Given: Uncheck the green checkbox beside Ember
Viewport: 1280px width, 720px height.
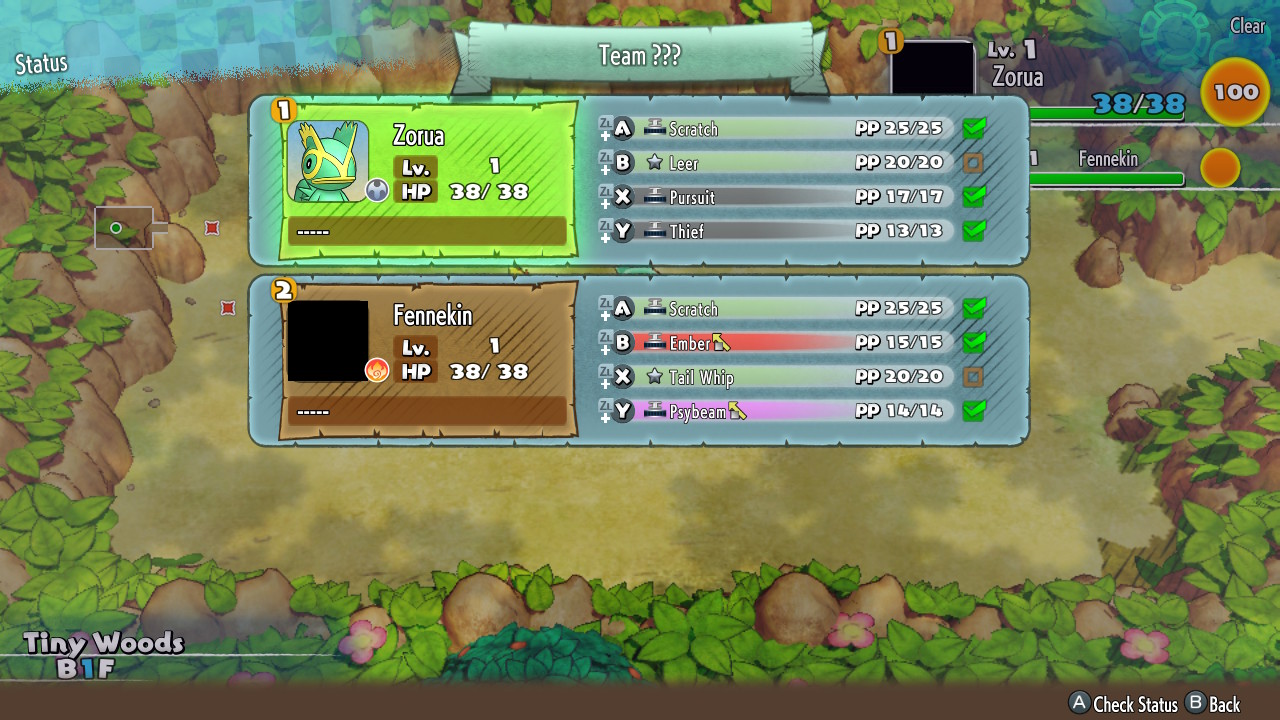Looking at the screenshot, I should [973, 343].
